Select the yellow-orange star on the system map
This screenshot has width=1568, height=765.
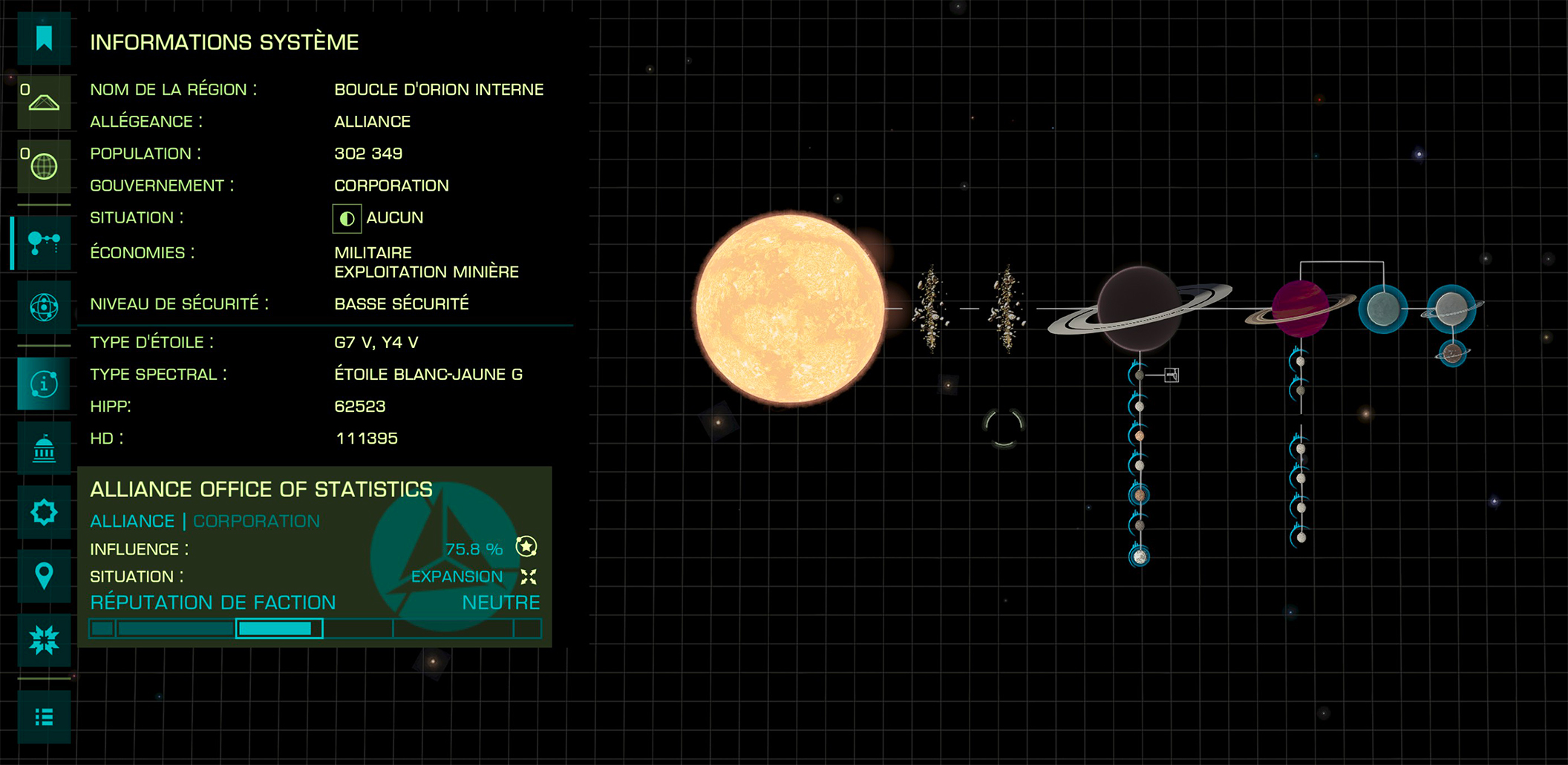[790, 308]
